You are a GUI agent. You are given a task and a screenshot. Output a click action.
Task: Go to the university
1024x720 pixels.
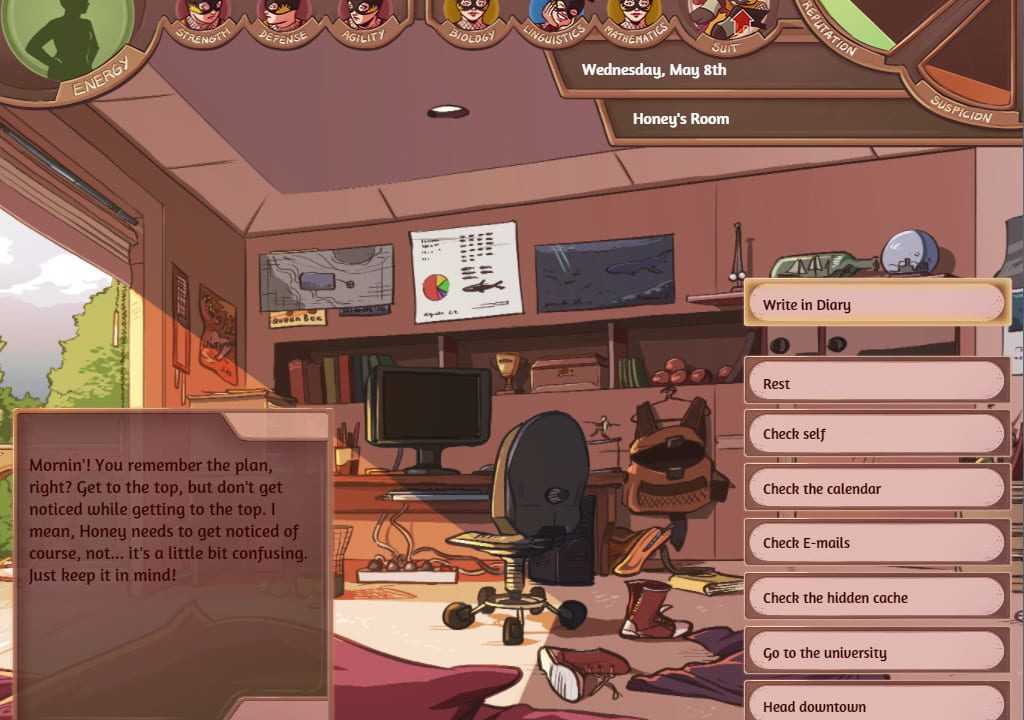point(875,653)
